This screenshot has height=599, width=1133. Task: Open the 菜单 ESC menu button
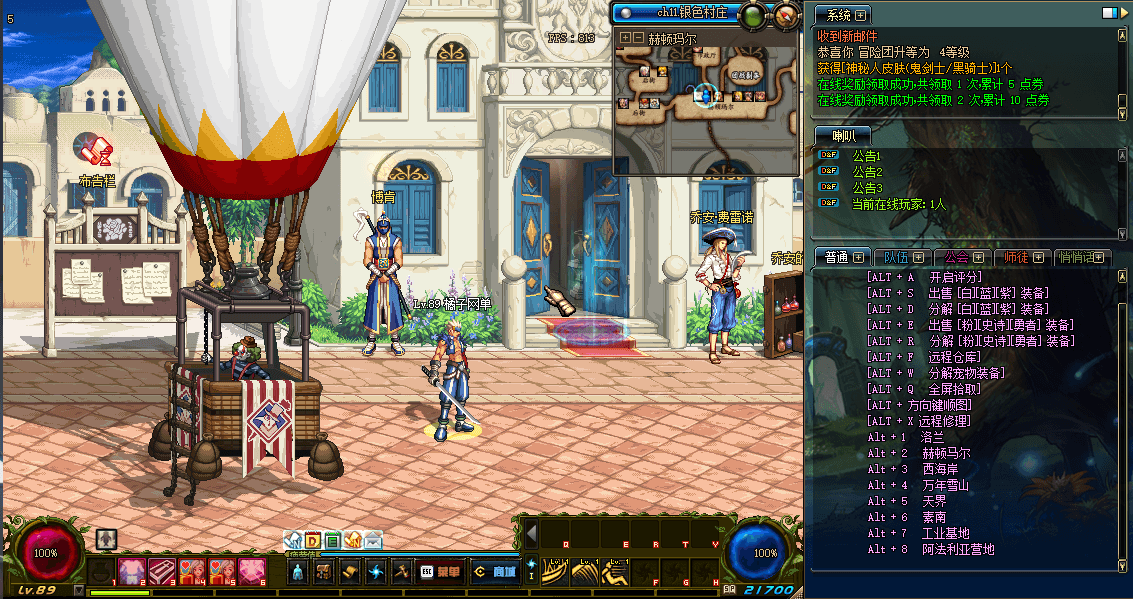[440, 572]
